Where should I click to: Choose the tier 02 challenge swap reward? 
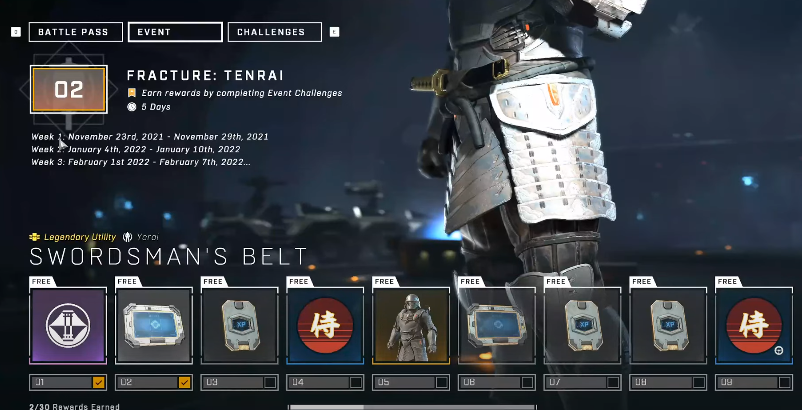point(154,326)
